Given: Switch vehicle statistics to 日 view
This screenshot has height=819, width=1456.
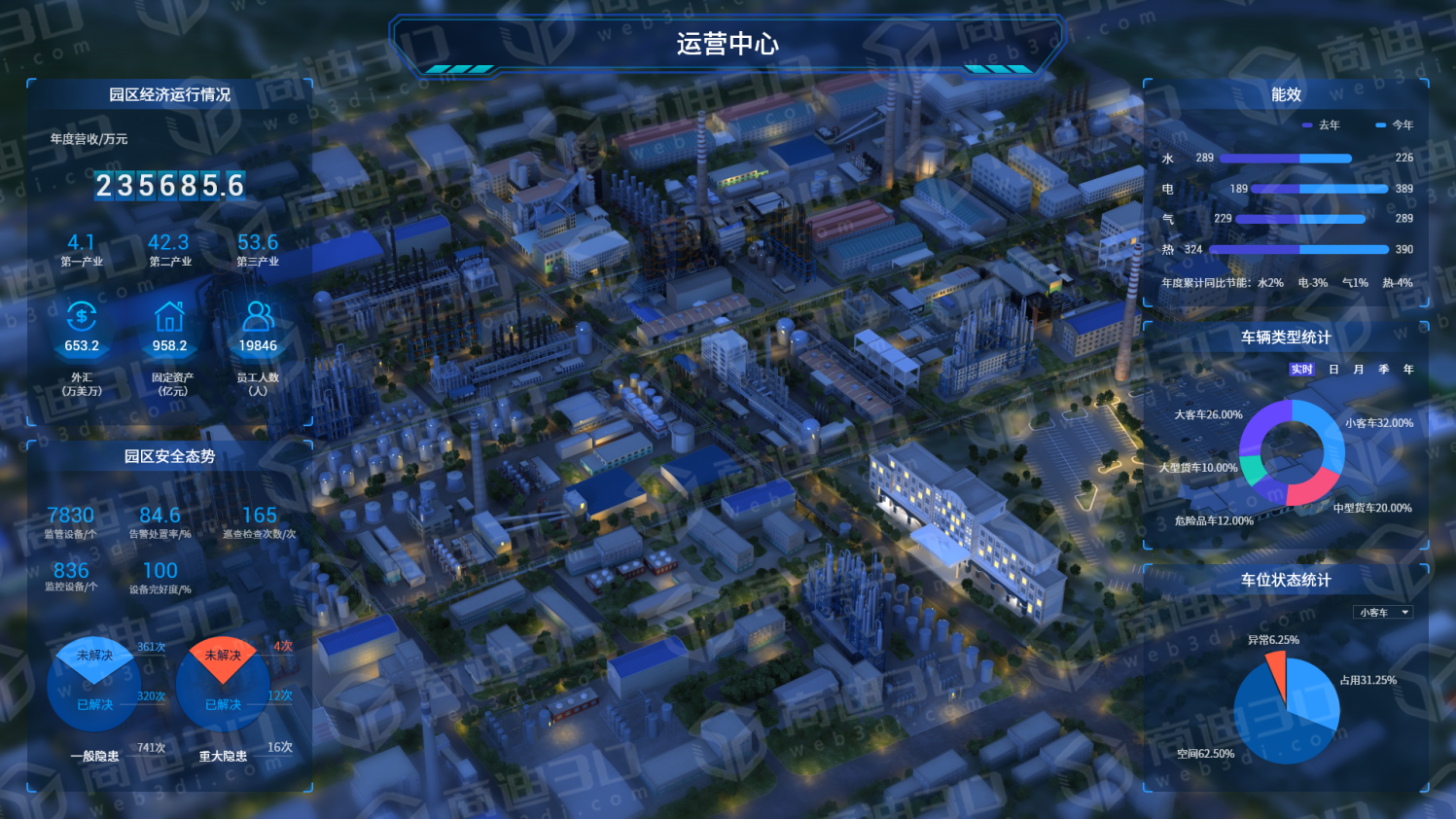Looking at the screenshot, I should click(x=1333, y=370).
